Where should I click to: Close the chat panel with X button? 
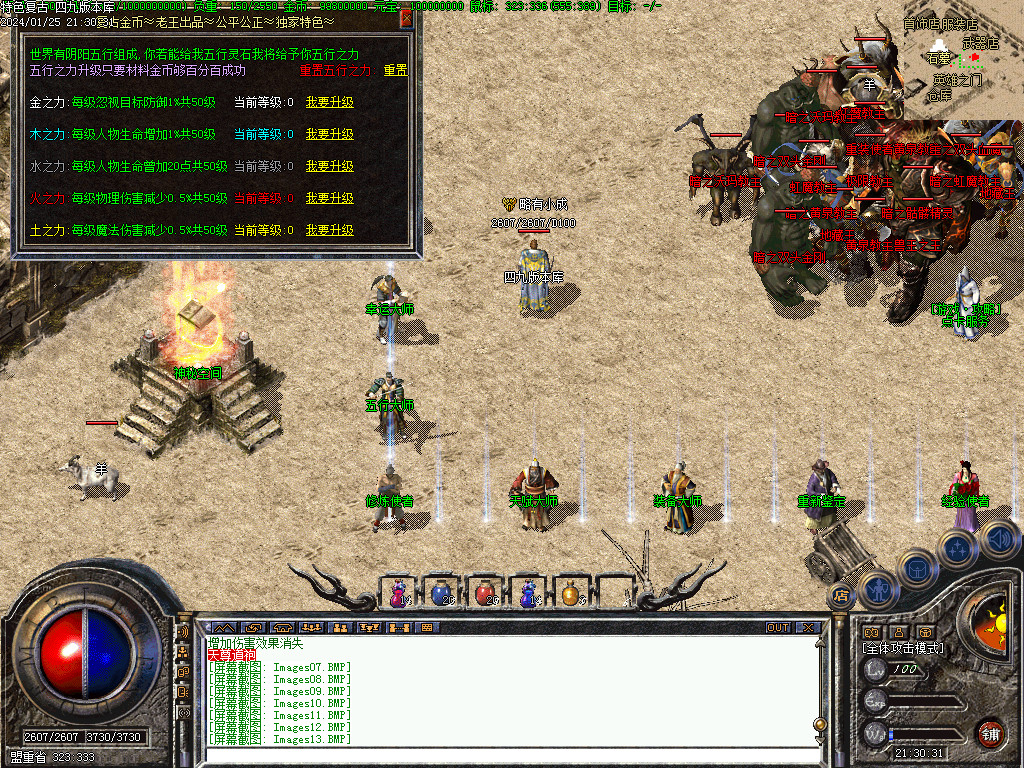pyautogui.click(x=807, y=628)
